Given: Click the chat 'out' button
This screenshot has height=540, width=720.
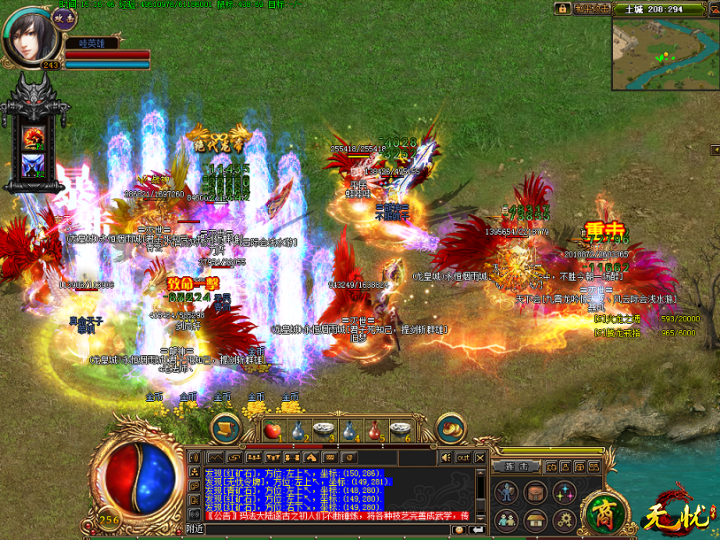Looking at the screenshot, I should pyautogui.click(x=462, y=457).
